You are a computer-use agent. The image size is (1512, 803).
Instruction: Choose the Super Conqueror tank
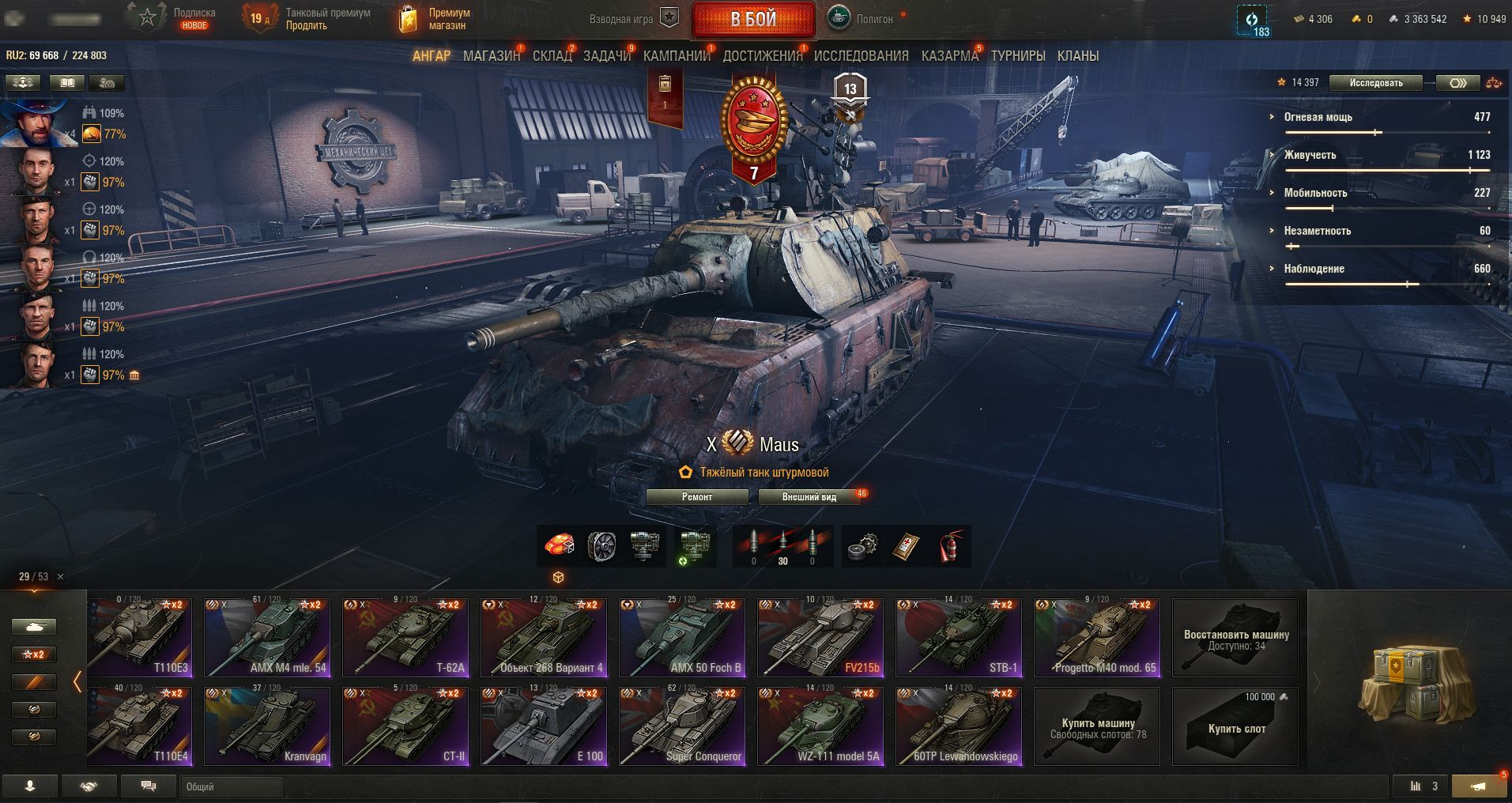click(682, 726)
